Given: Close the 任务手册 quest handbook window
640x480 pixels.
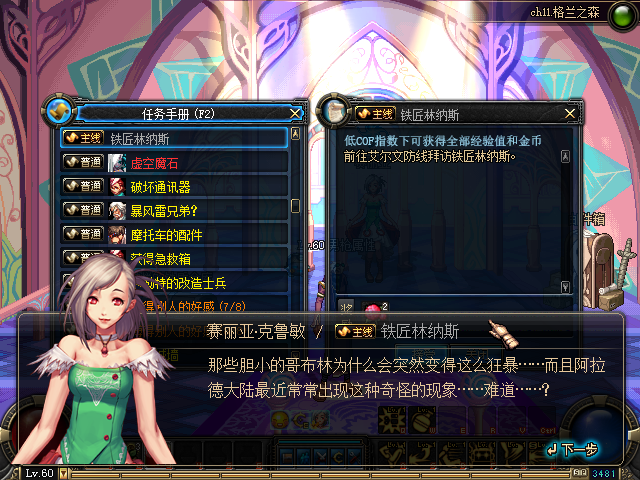Looking at the screenshot, I should [295, 113].
